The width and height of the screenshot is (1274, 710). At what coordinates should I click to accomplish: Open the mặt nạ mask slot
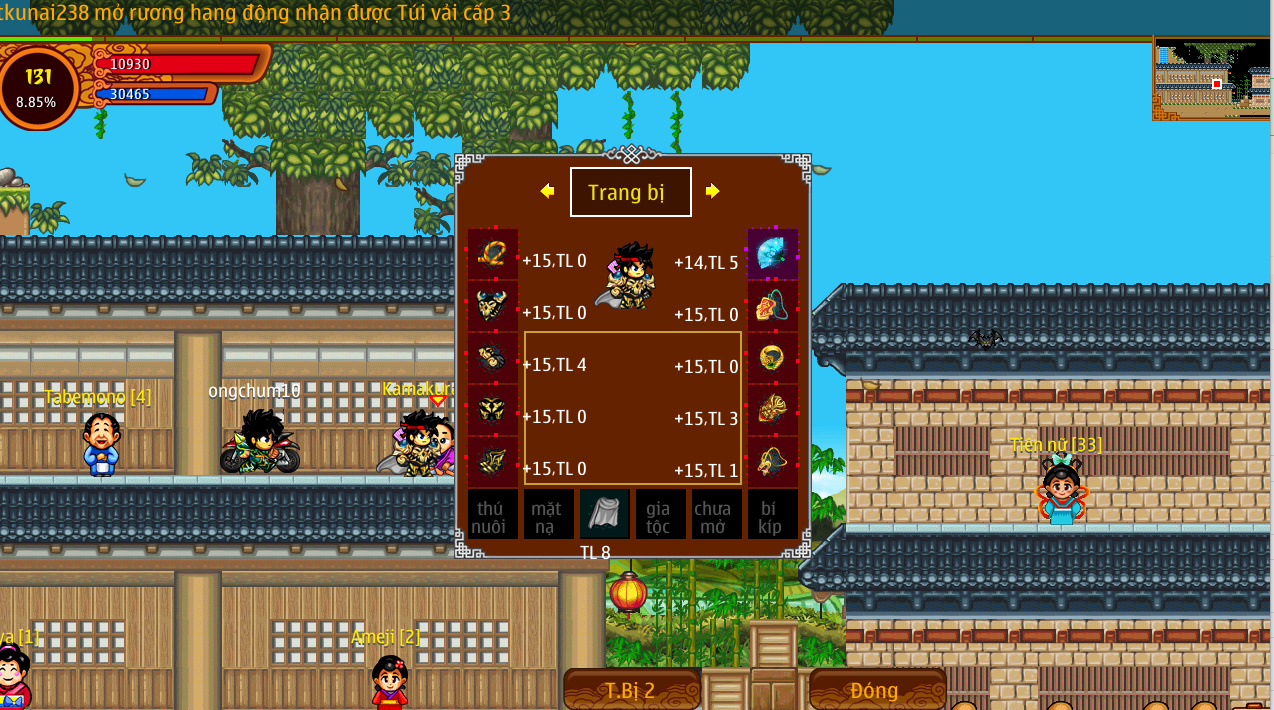tap(549, 515)
